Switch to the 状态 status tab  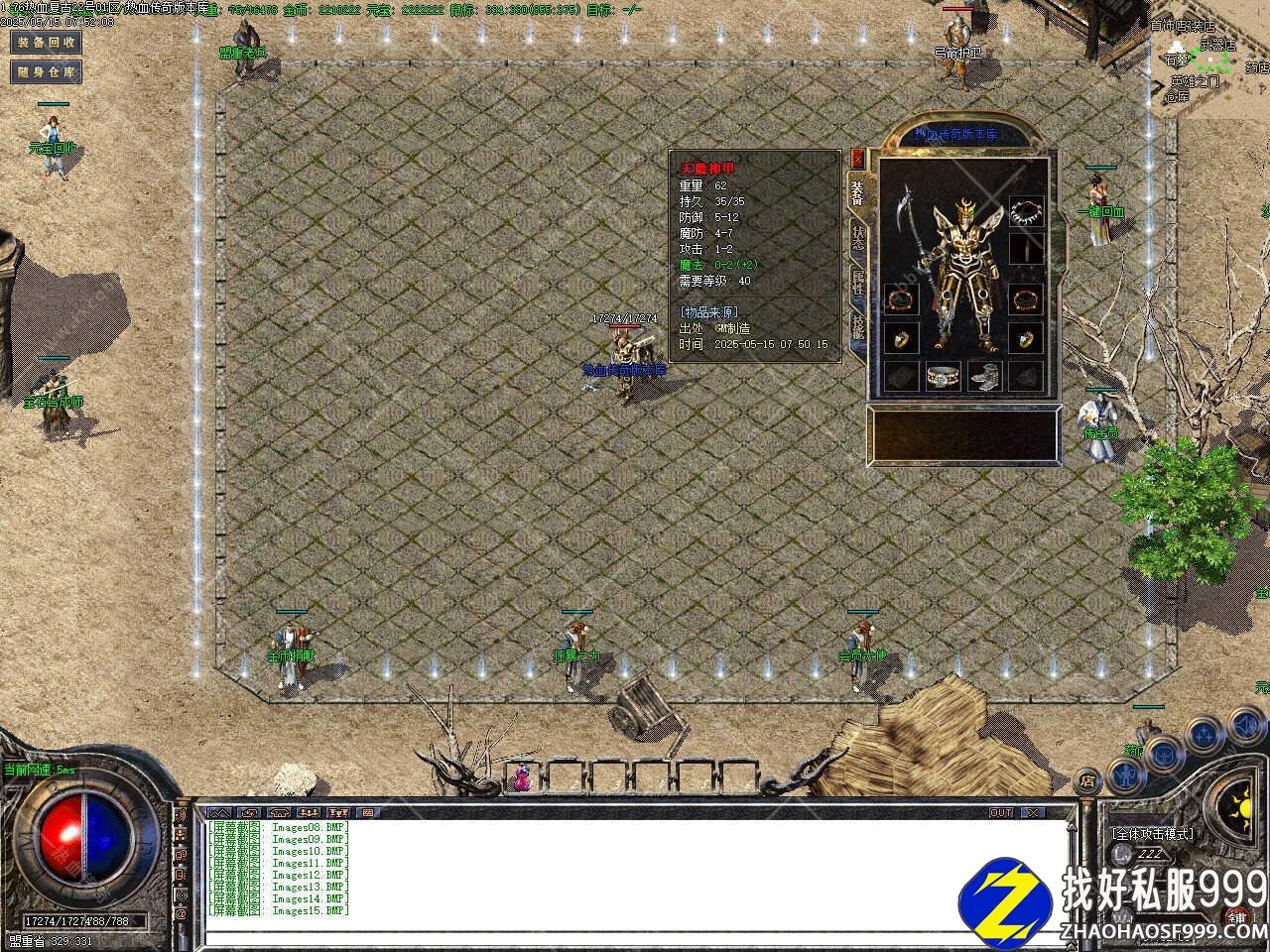point(857,237)
